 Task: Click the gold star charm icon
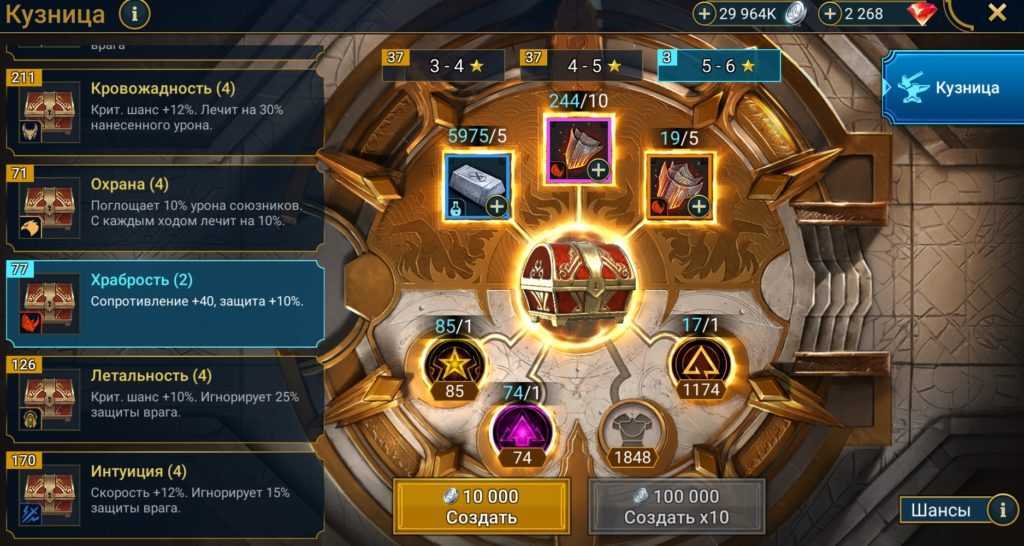455,361
